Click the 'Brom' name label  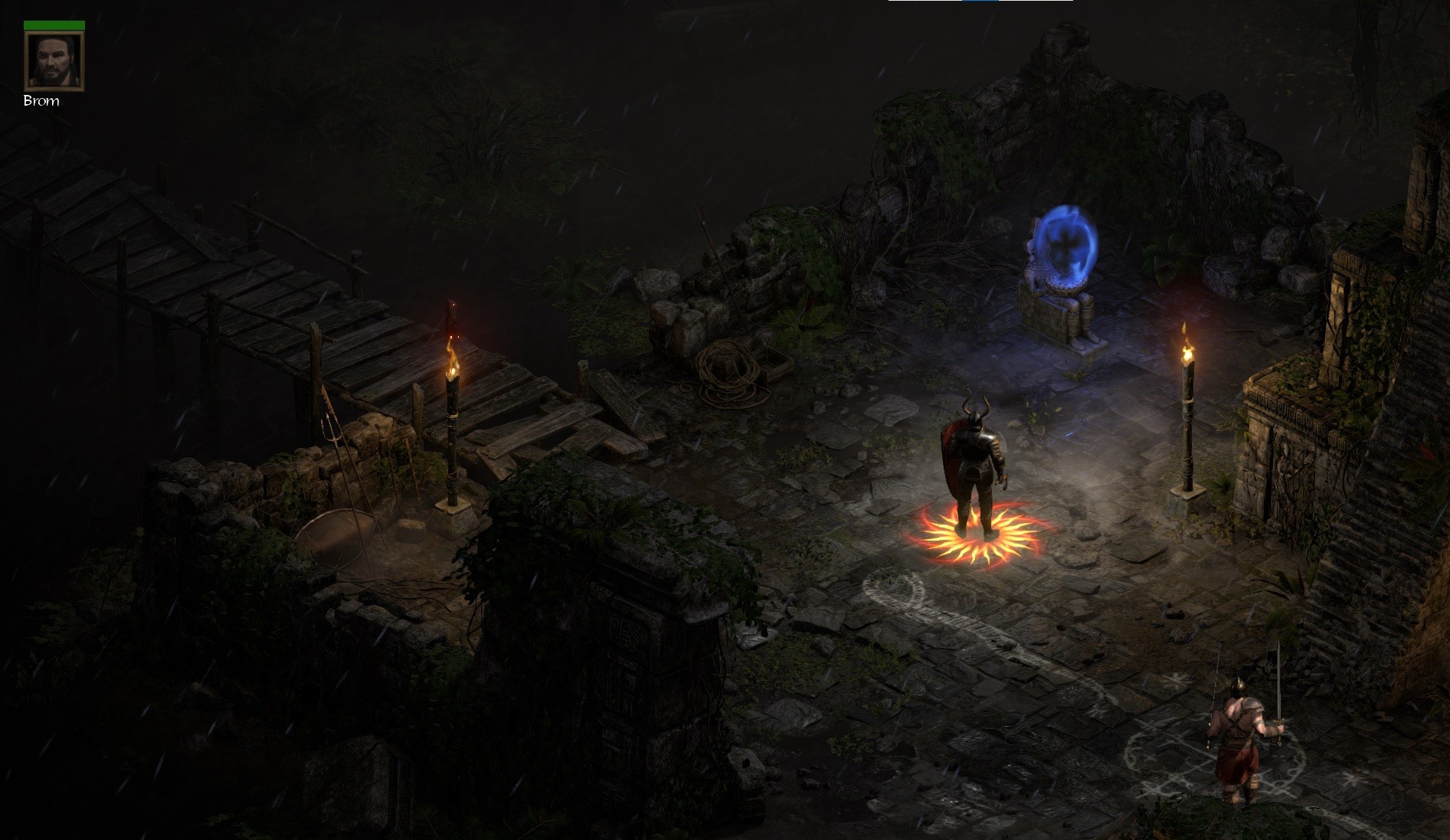coord(42,100)
